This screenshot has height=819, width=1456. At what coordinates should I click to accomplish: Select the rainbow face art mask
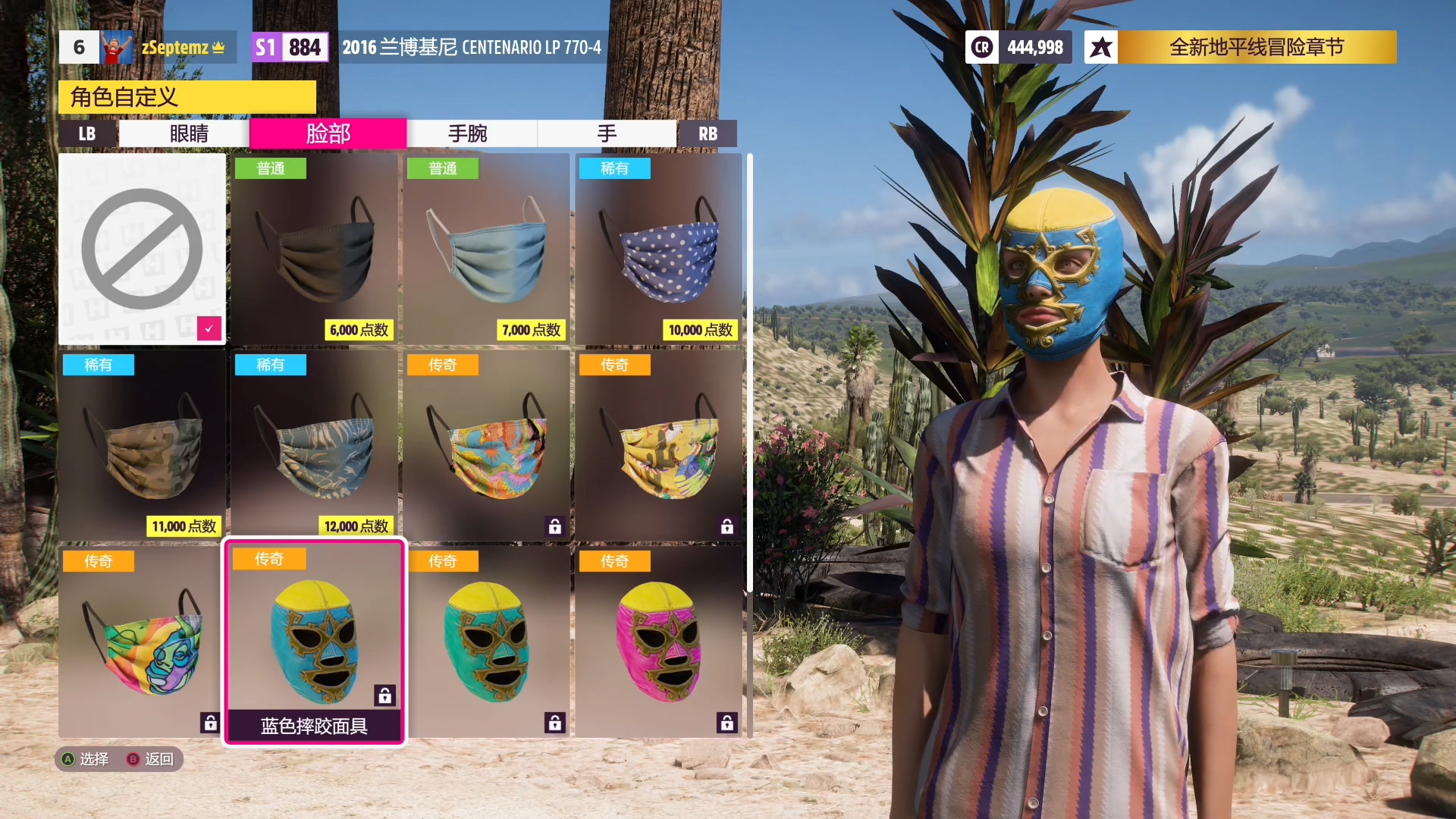pos(142,642)
